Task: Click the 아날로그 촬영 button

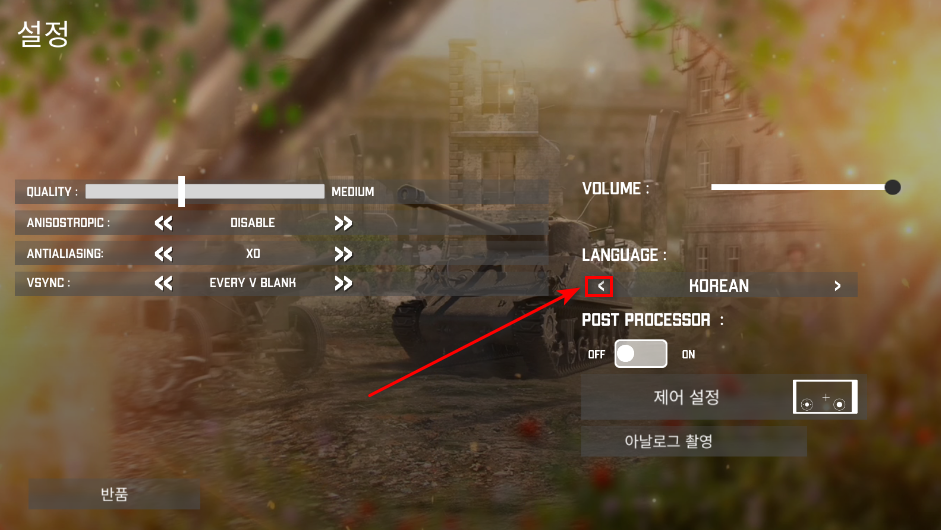Action: click(694, 441)
